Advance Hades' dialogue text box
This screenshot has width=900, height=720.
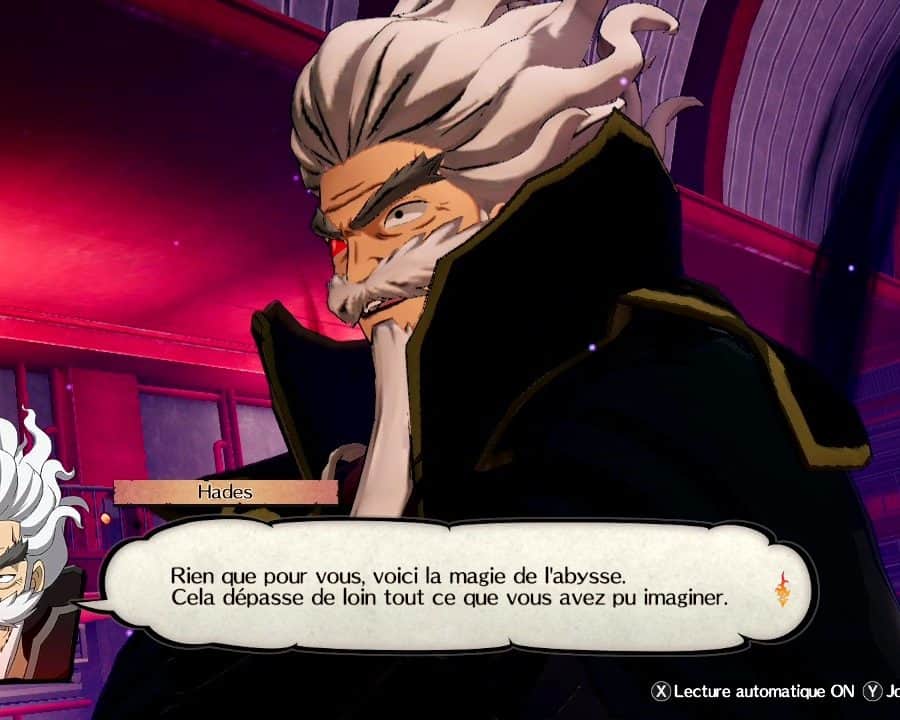[x=450, y=587]
